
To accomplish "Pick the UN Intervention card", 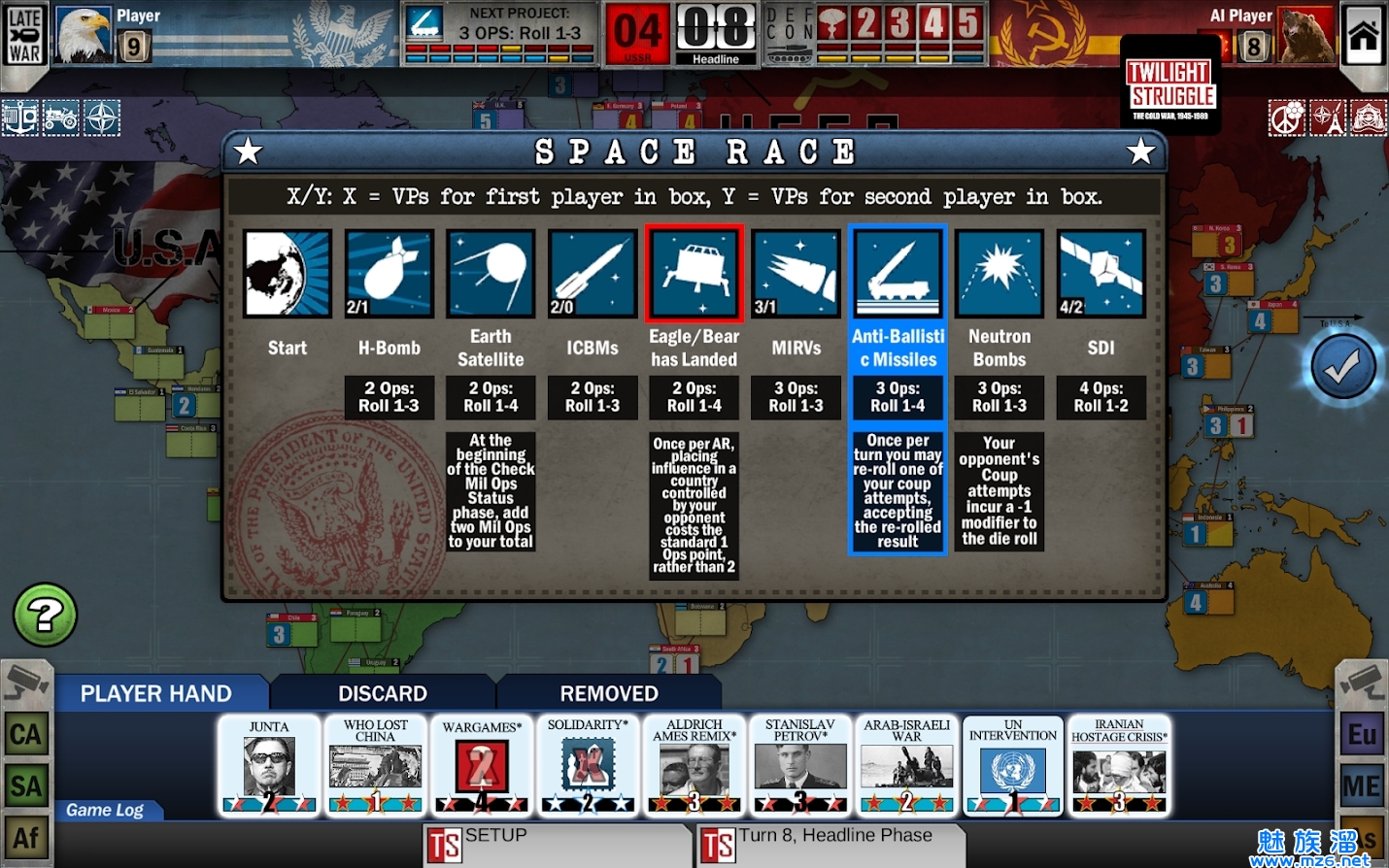I will coord(1013,766).
